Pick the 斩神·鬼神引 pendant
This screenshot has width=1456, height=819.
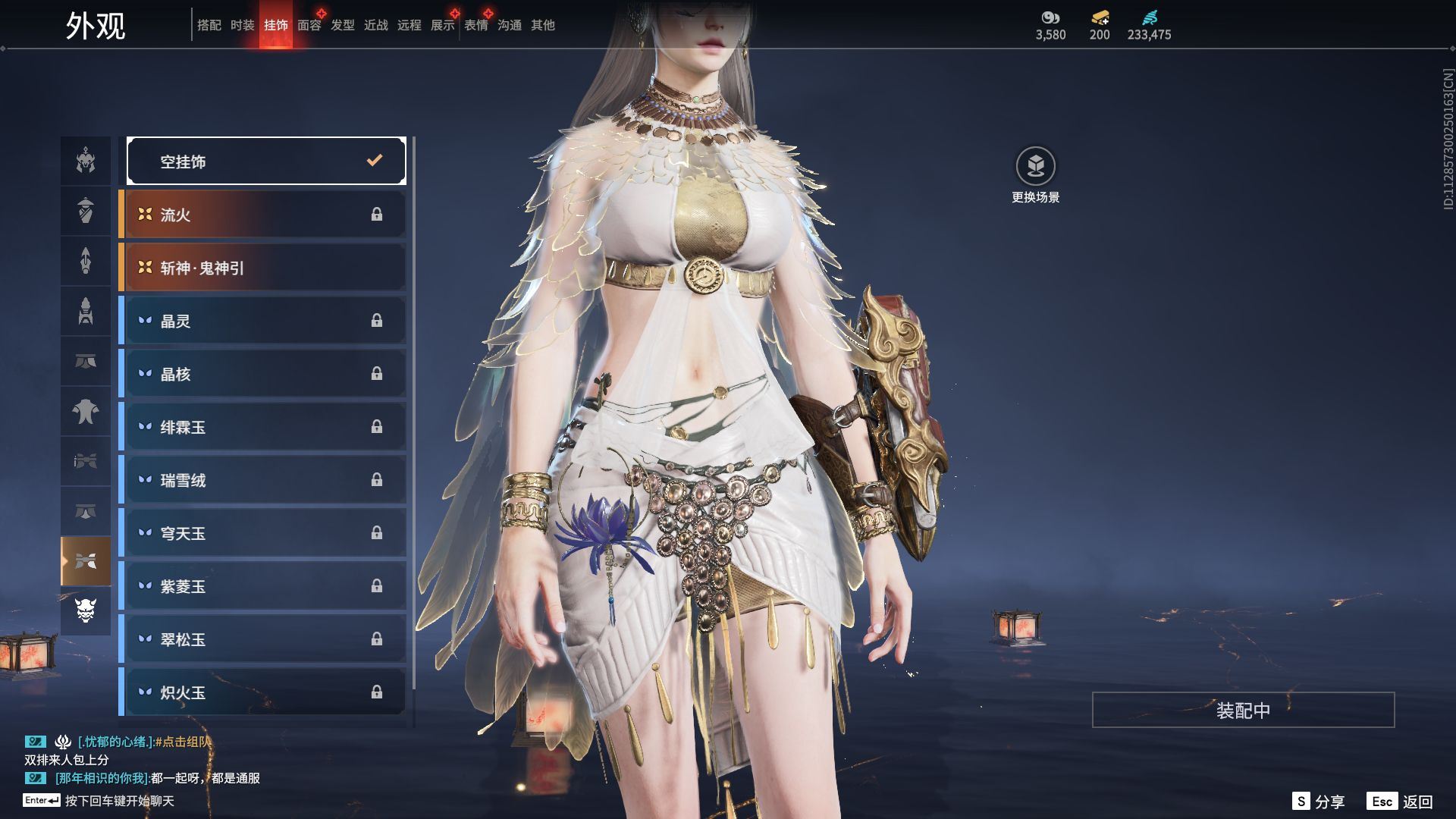[263, 268]
